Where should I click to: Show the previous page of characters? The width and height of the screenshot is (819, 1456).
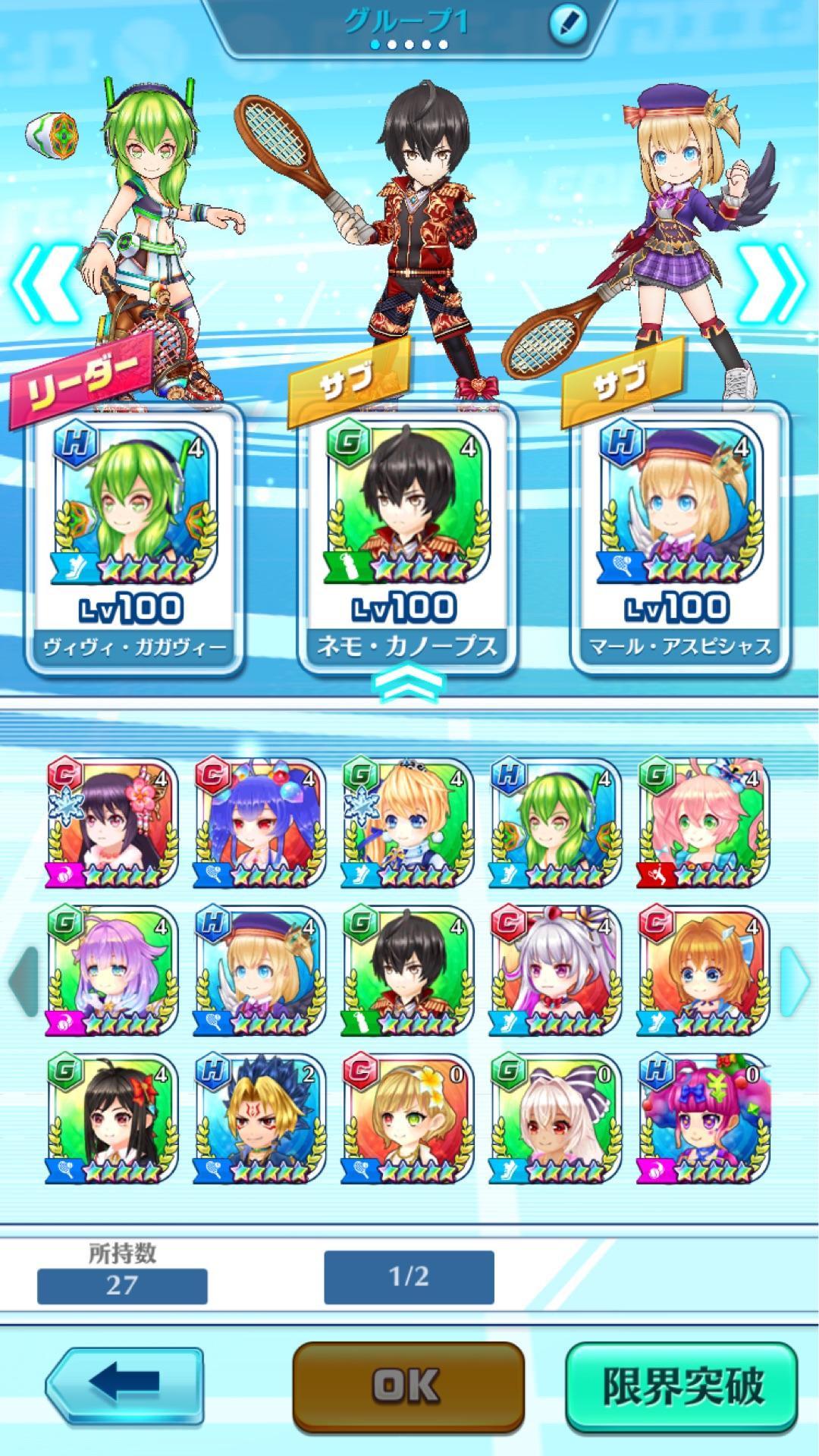(23, 981)
